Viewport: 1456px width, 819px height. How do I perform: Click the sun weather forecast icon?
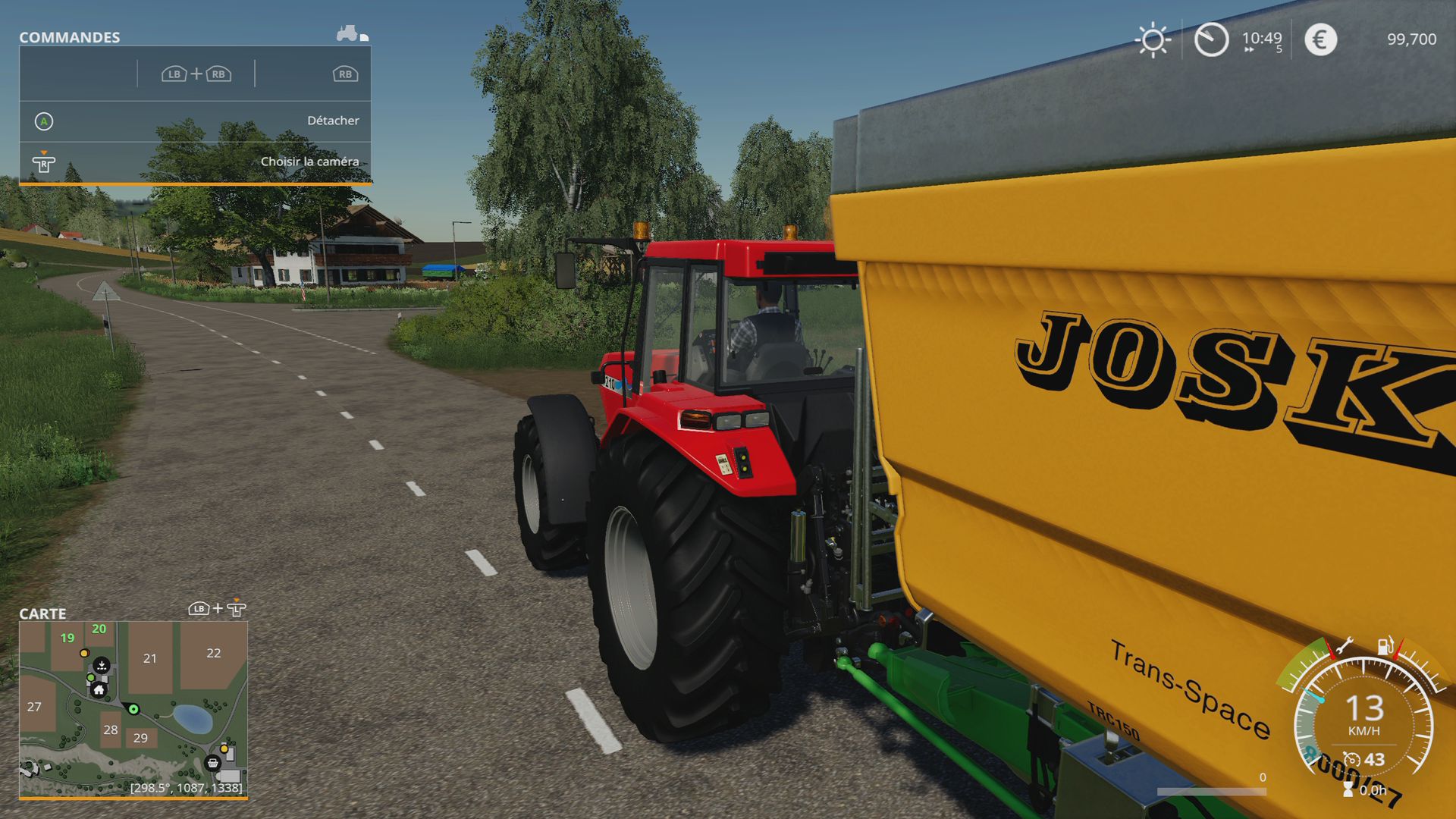click(1152, 39)
